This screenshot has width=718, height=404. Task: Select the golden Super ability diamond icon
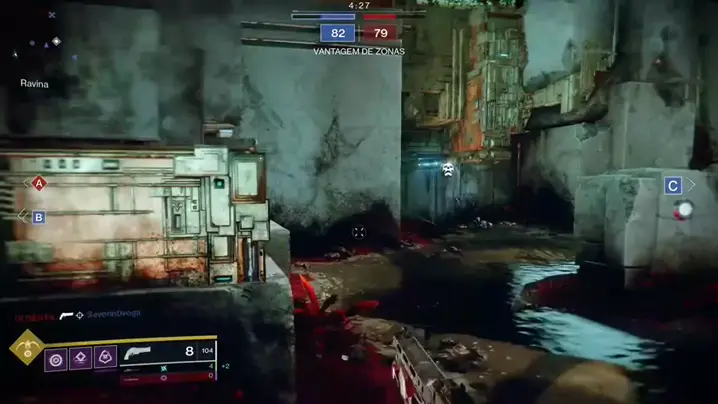pyautogui.click(x=27, y=348)
